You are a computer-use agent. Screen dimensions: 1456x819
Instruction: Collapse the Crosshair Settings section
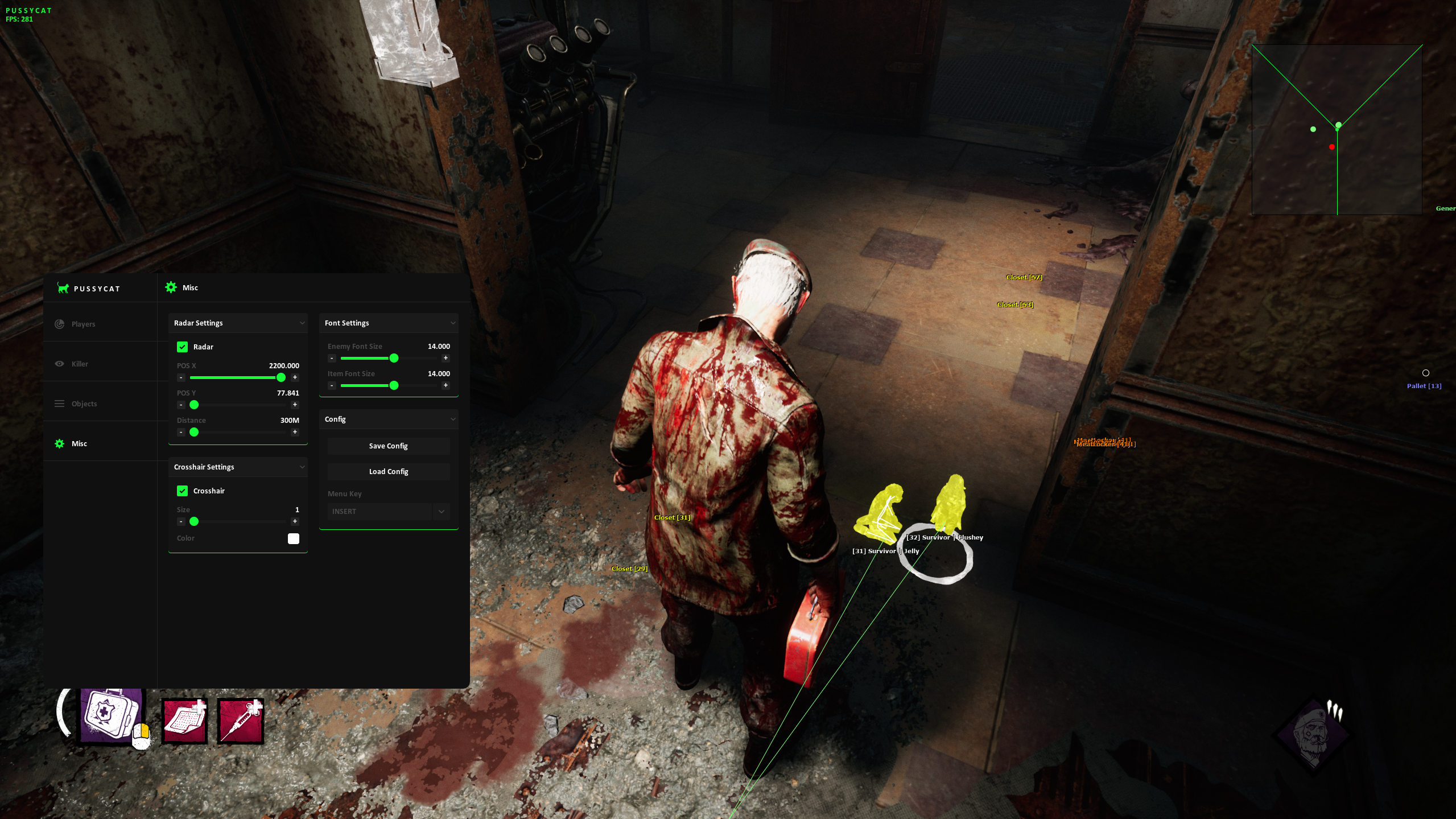tap(302, 467)
